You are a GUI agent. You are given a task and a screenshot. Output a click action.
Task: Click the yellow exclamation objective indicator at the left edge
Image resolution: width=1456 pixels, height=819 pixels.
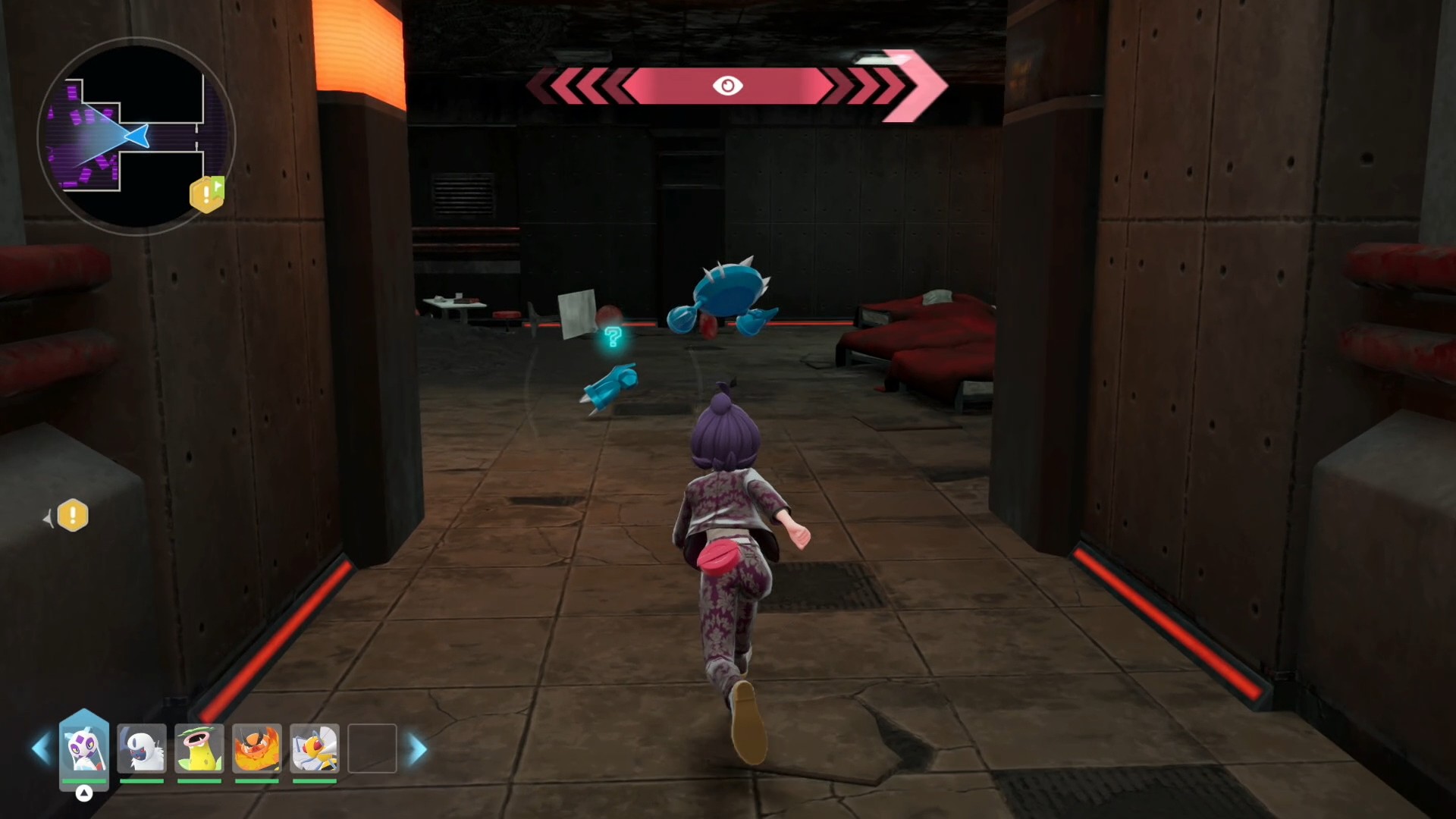(x=73, y=516)
